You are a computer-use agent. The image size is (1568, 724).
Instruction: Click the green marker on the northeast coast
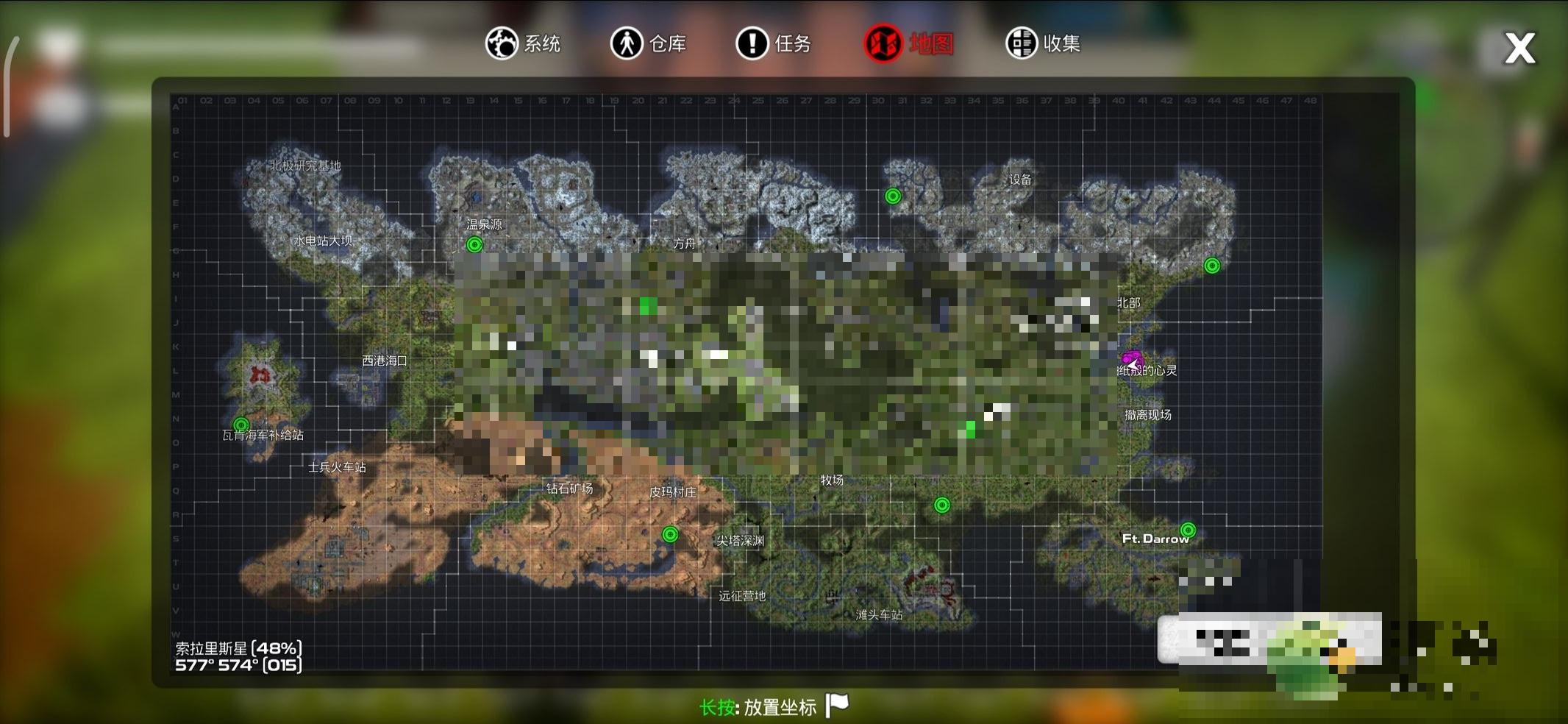[x=1212, y=266]
